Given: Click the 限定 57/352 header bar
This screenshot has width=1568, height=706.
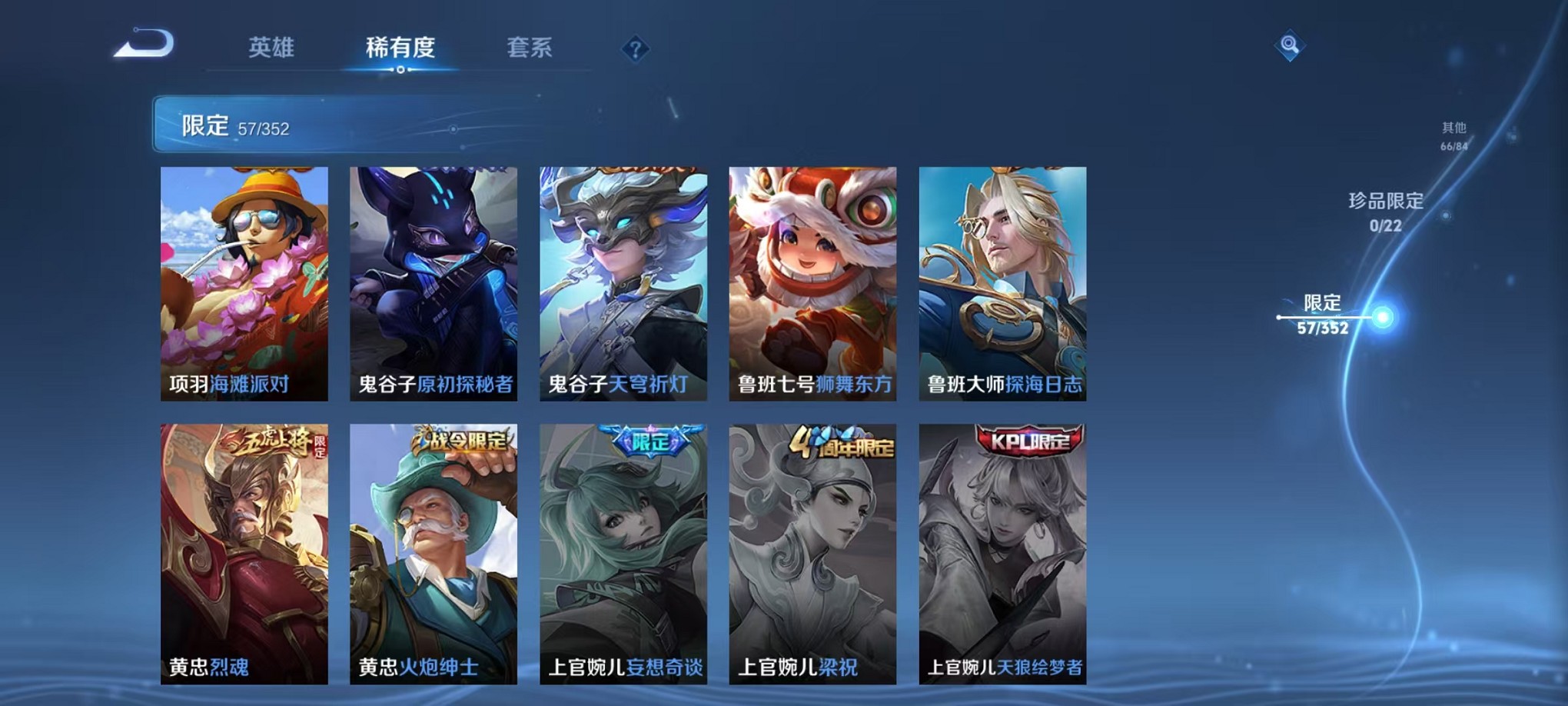Looking at the screenshot, I should coord(307,125).
